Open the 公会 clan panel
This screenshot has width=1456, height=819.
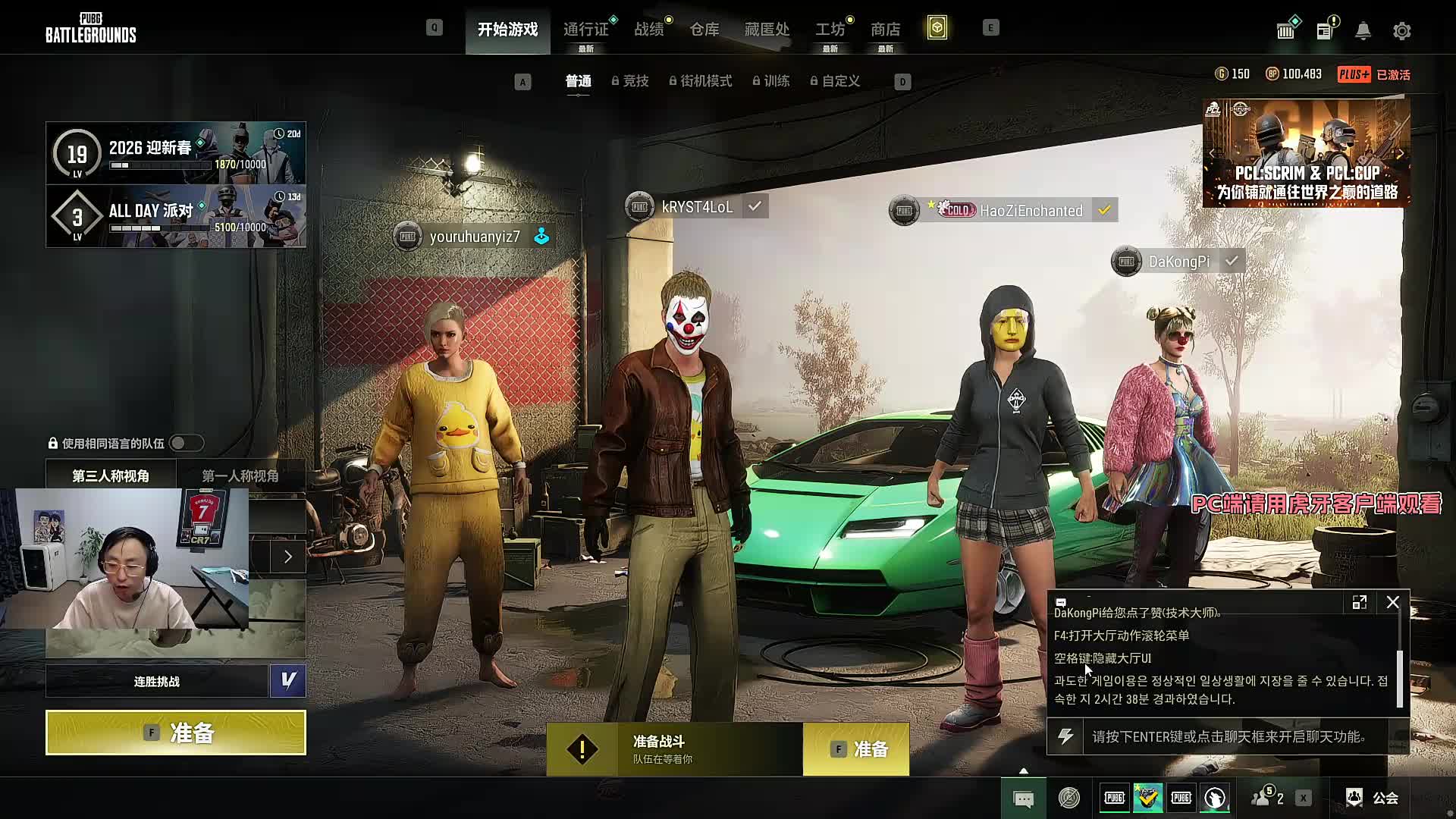(1373, 798)
